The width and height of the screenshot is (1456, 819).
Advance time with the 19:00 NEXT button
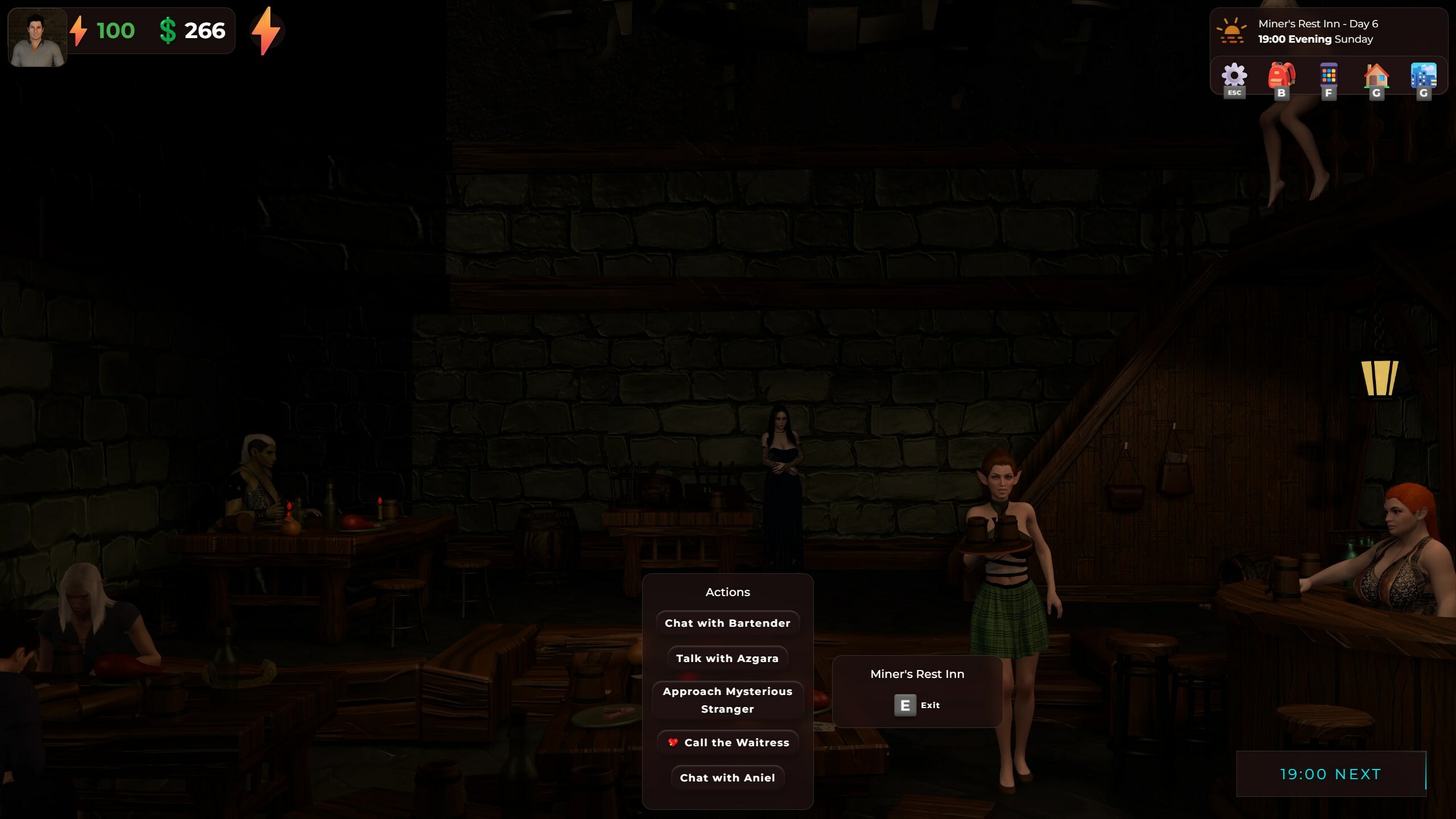[1330, 774]
